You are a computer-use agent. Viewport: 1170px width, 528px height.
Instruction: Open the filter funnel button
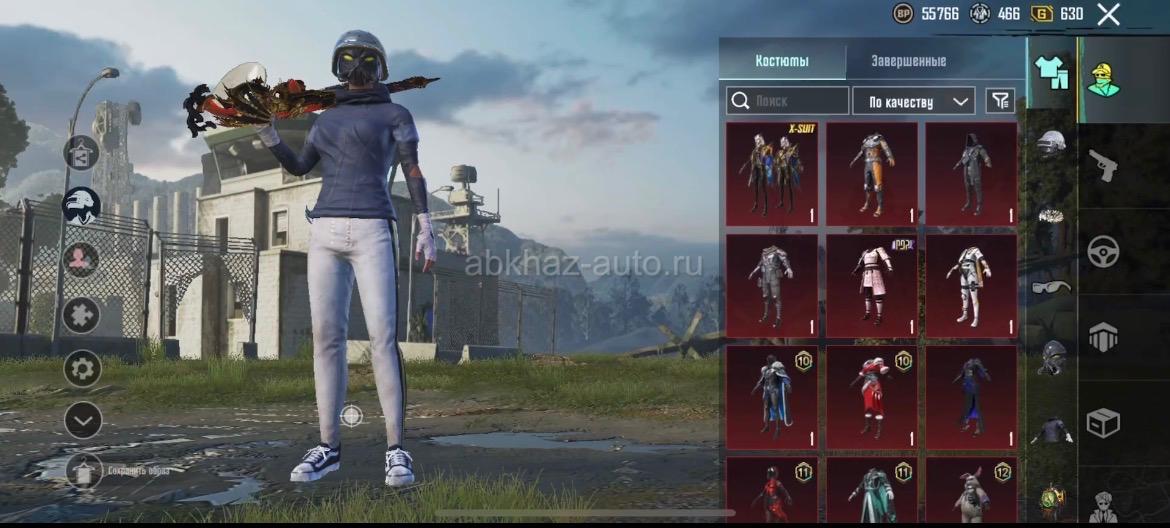(x=999, y=100)
